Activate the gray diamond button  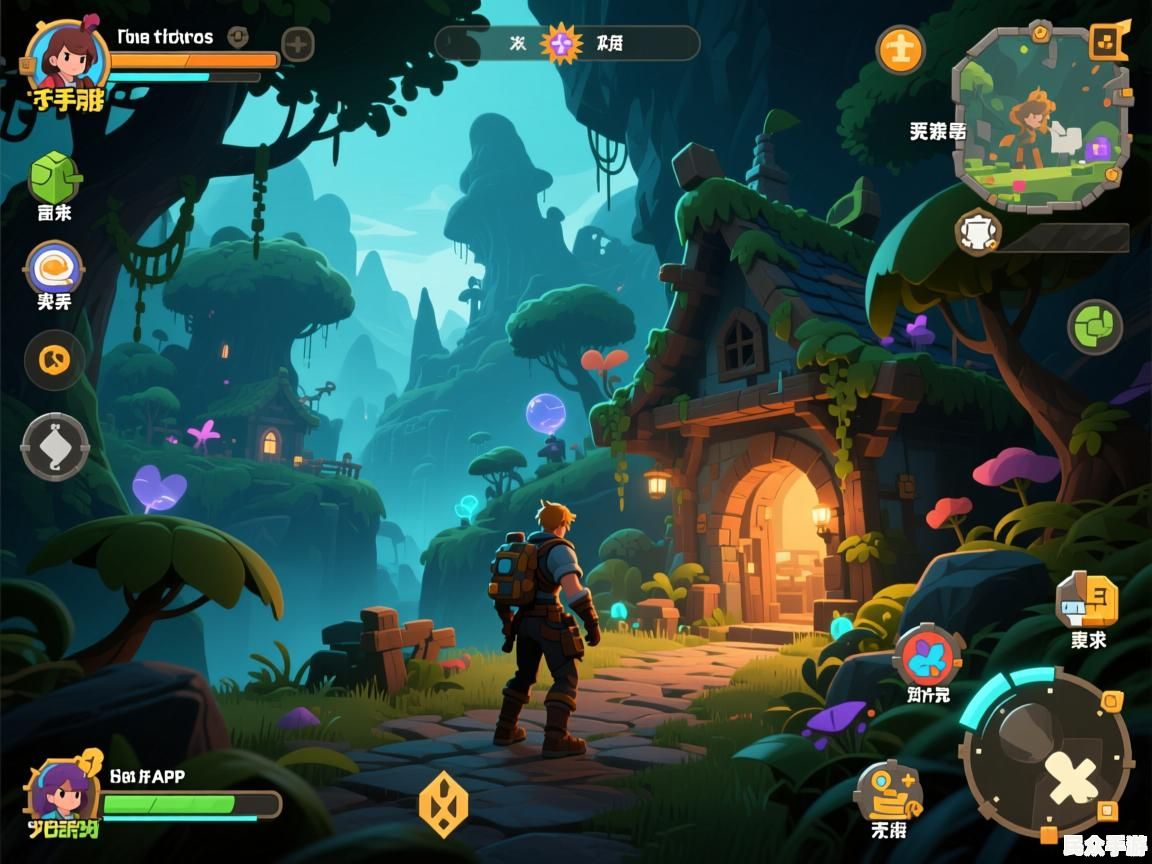(x=56, y=447)
